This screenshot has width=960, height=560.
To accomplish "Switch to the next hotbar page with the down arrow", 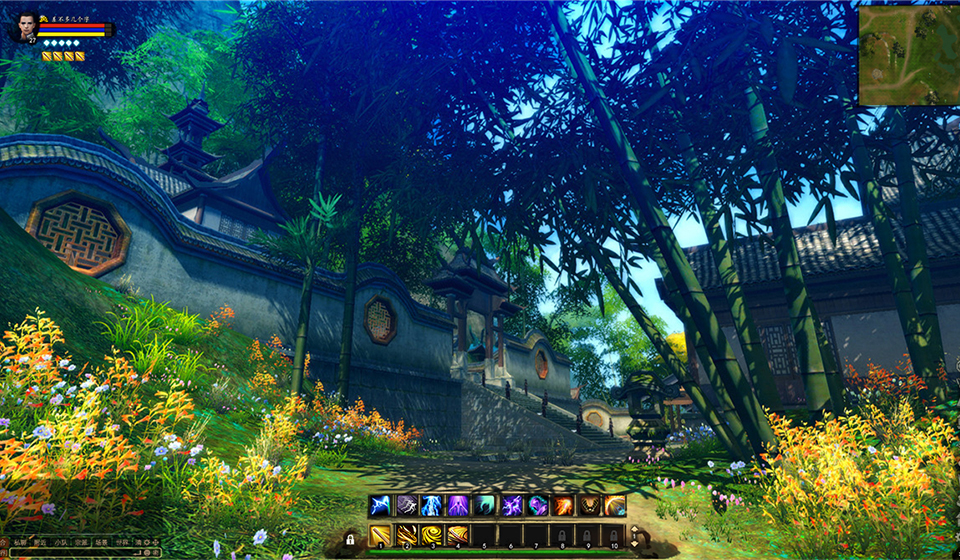I will (x=632, y=545).
